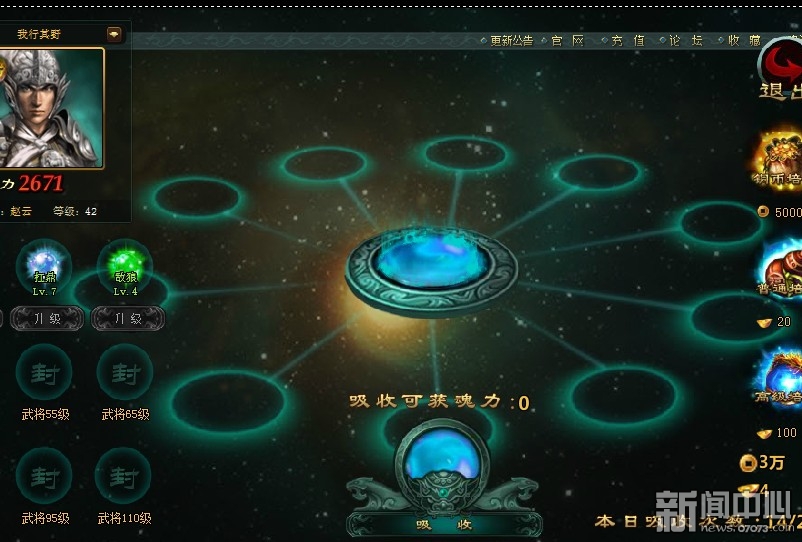
Task: Click the sealed 武将55级 slot
Action: pyautogui.click(x=45, y=374)
